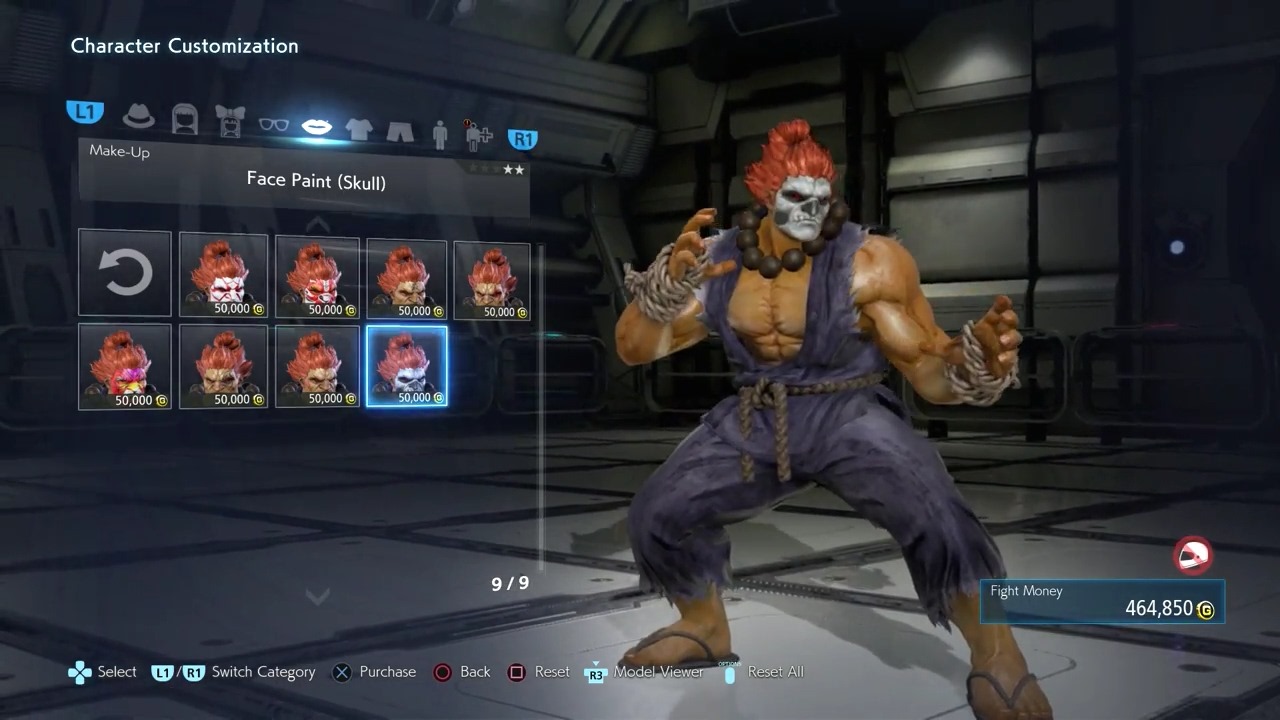Click the down arrow below the item grid
The height and width of the screenshot is (720, 1280).
(317, 596)
